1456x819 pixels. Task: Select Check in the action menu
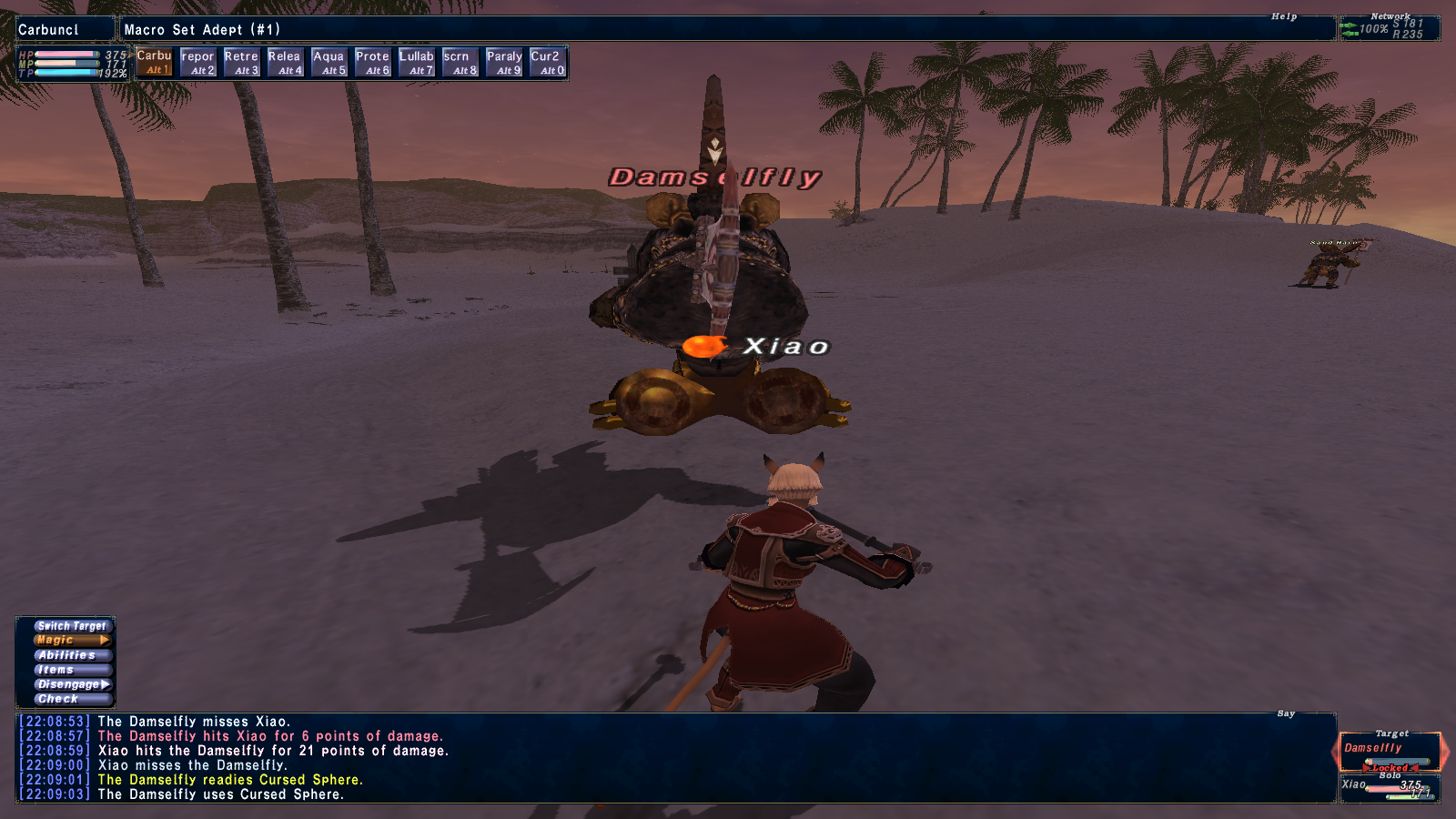pyautogui.click(x=72, y=699)
